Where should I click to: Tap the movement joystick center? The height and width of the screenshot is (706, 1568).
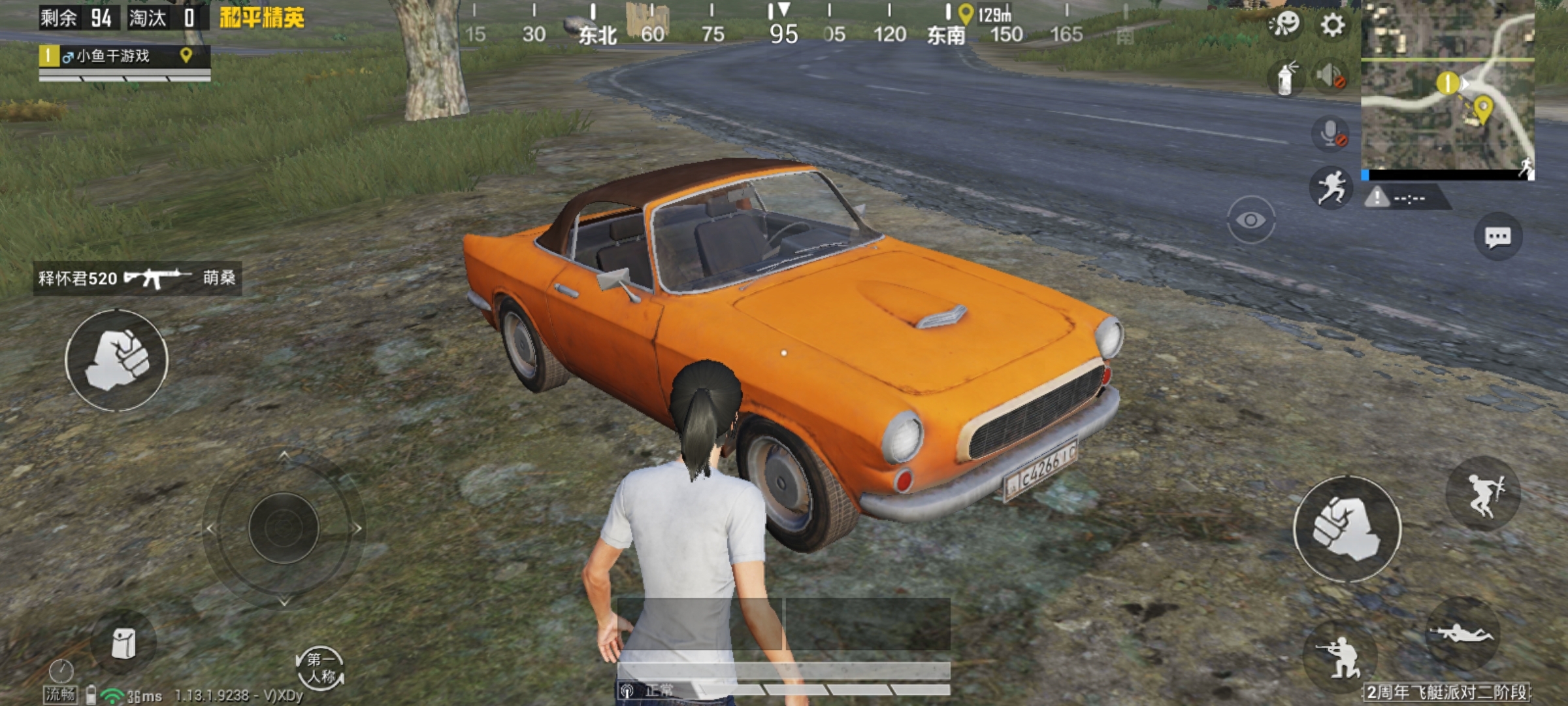[284, 528]
